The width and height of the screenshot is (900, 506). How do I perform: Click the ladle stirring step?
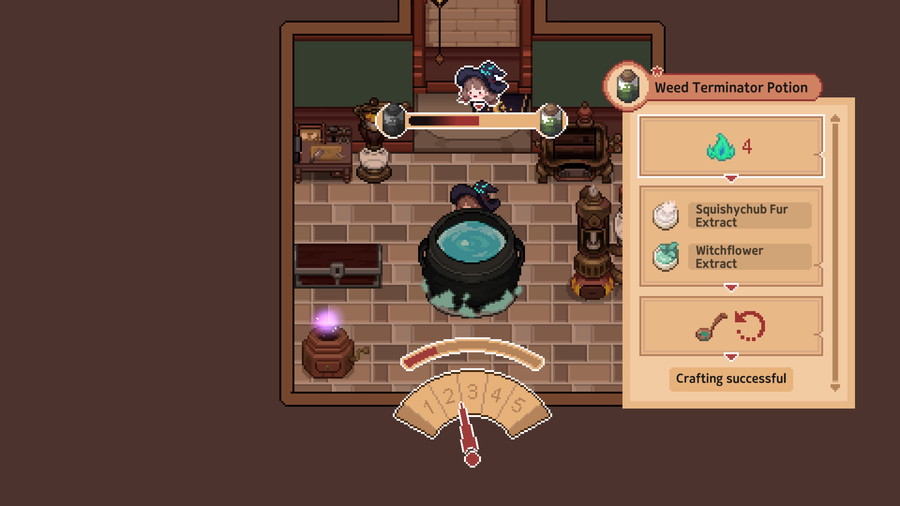730,325
